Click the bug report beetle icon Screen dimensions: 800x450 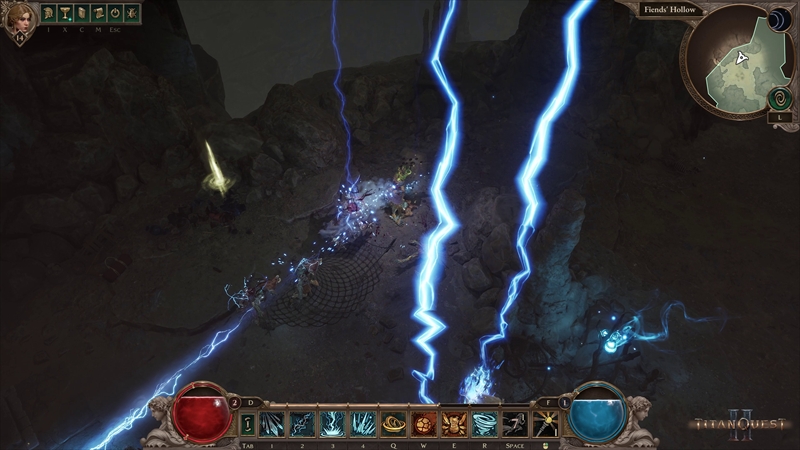[x=131, y=14]
